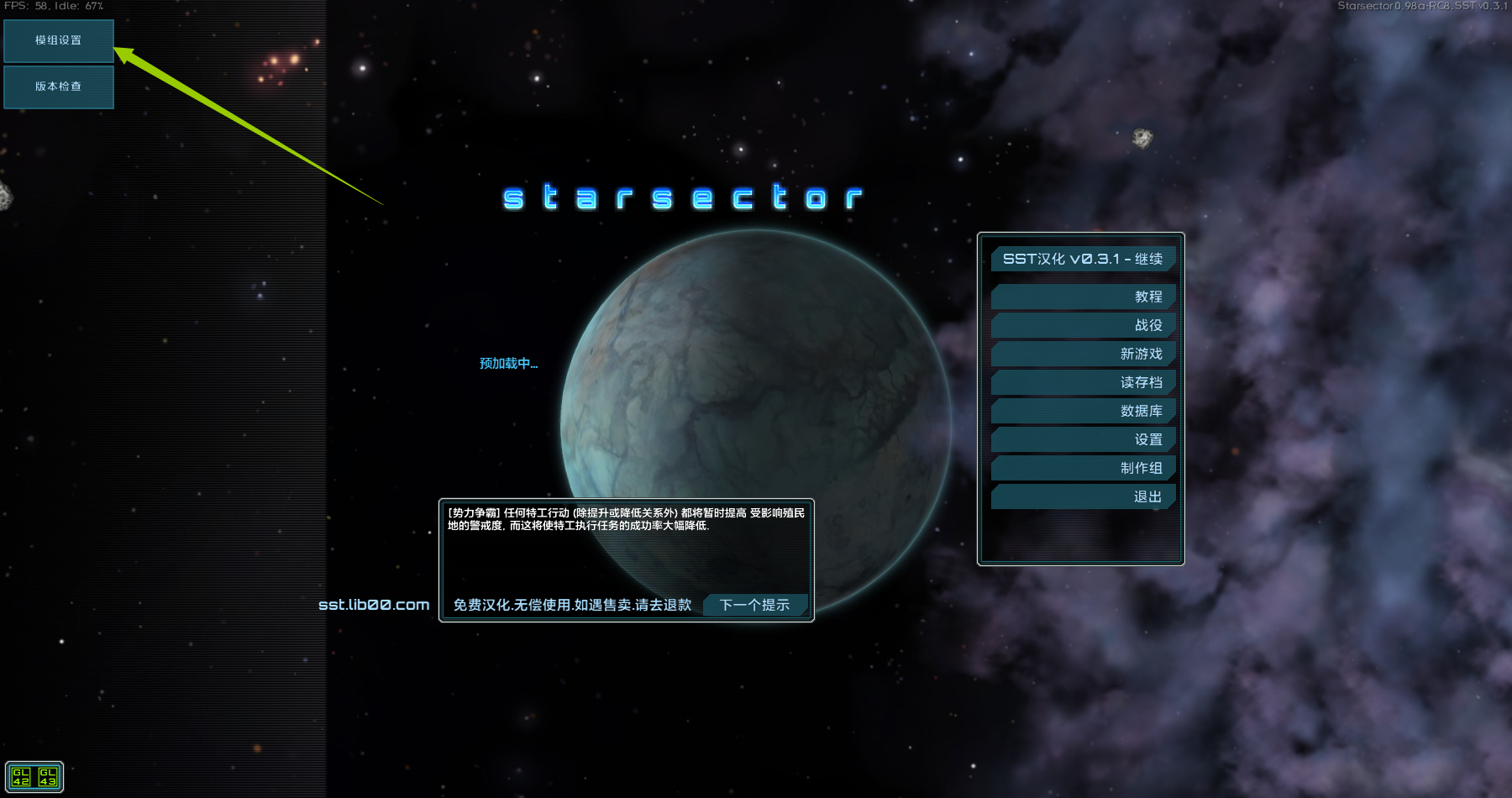
Task: Choose 读存档 to load a save
Action: pyautogui.click(x=1083, y=382)
